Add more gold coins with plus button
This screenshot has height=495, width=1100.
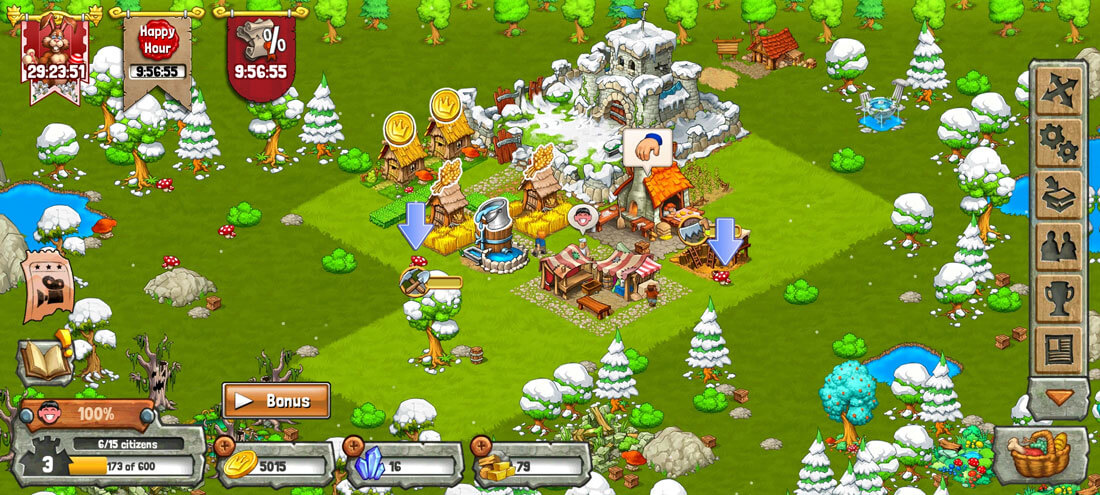coord(225,446)
